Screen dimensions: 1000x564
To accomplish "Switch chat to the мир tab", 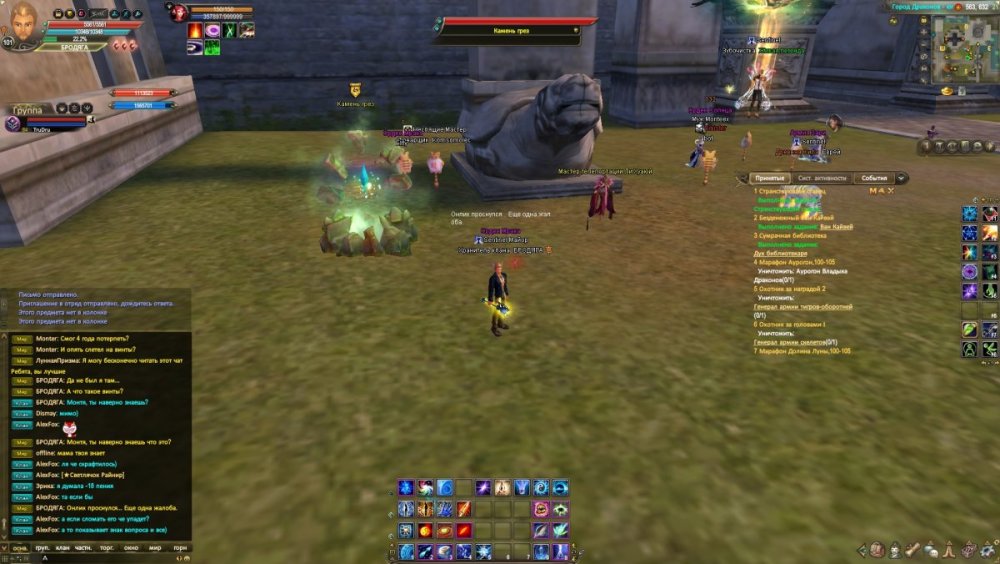I will click(x=154, y=548).
